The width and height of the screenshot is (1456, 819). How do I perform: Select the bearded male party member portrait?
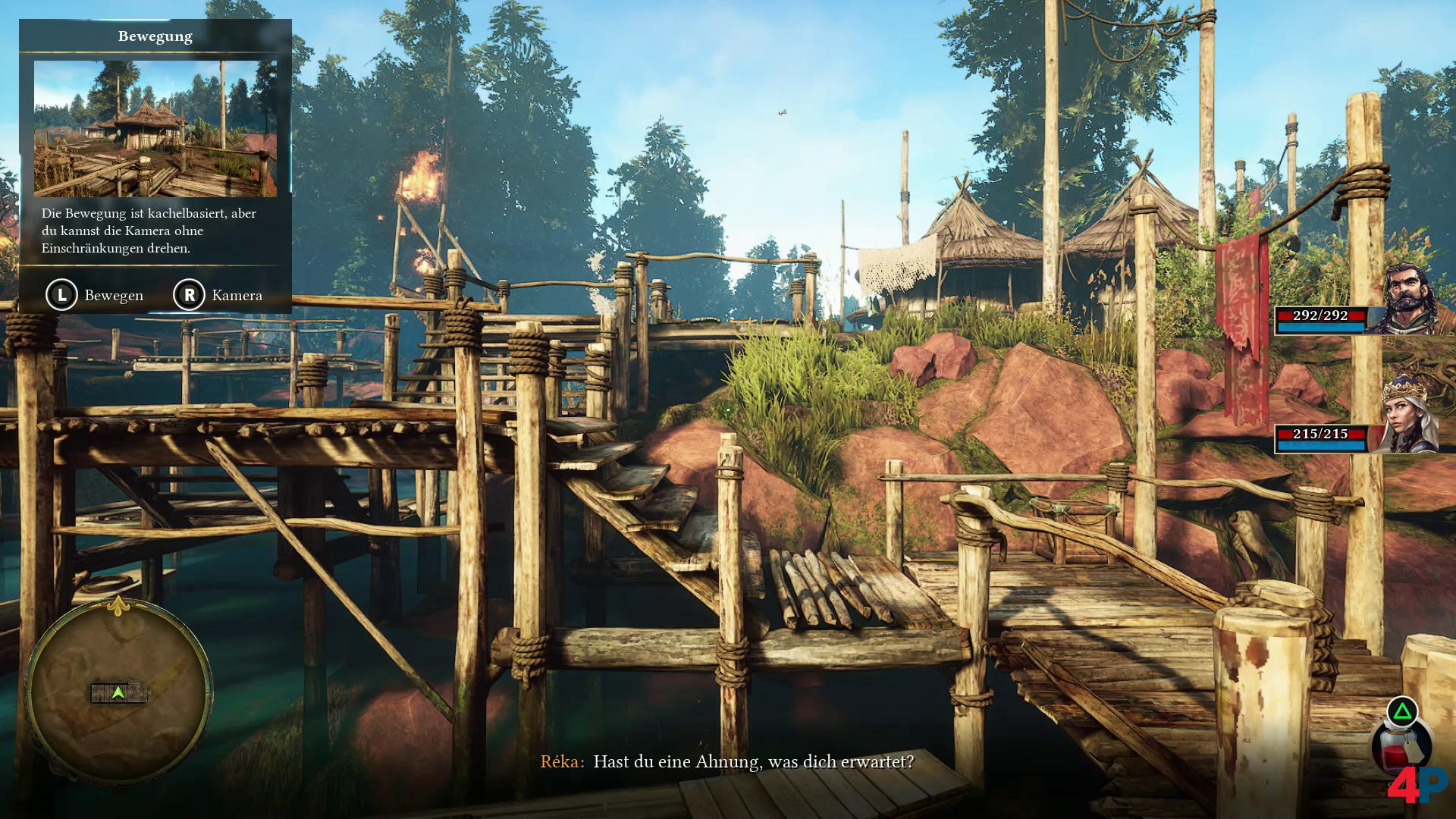tap(1410, 298)
